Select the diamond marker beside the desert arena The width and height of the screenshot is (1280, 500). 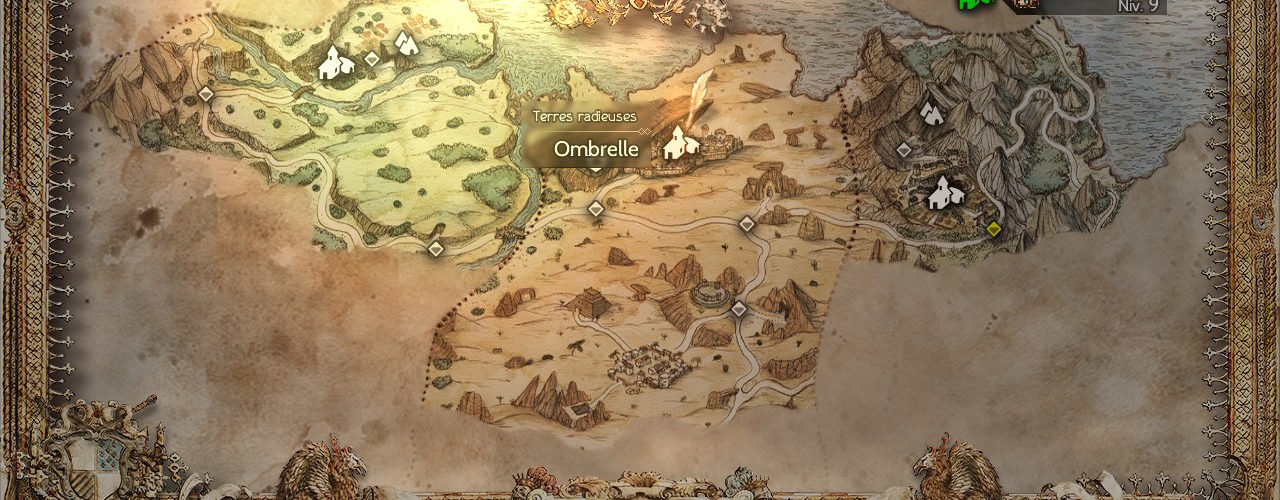tap(739, 309)
